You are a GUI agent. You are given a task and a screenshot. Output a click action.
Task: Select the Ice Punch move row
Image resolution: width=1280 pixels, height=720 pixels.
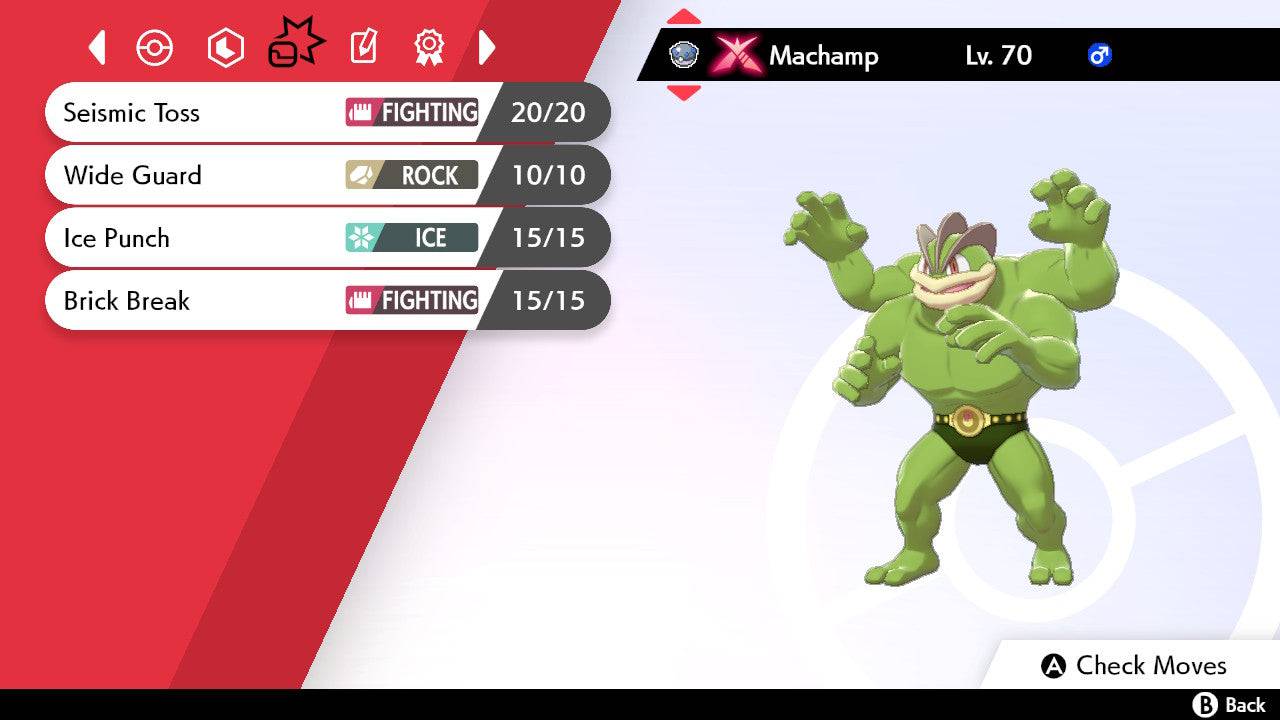[327, 238]
